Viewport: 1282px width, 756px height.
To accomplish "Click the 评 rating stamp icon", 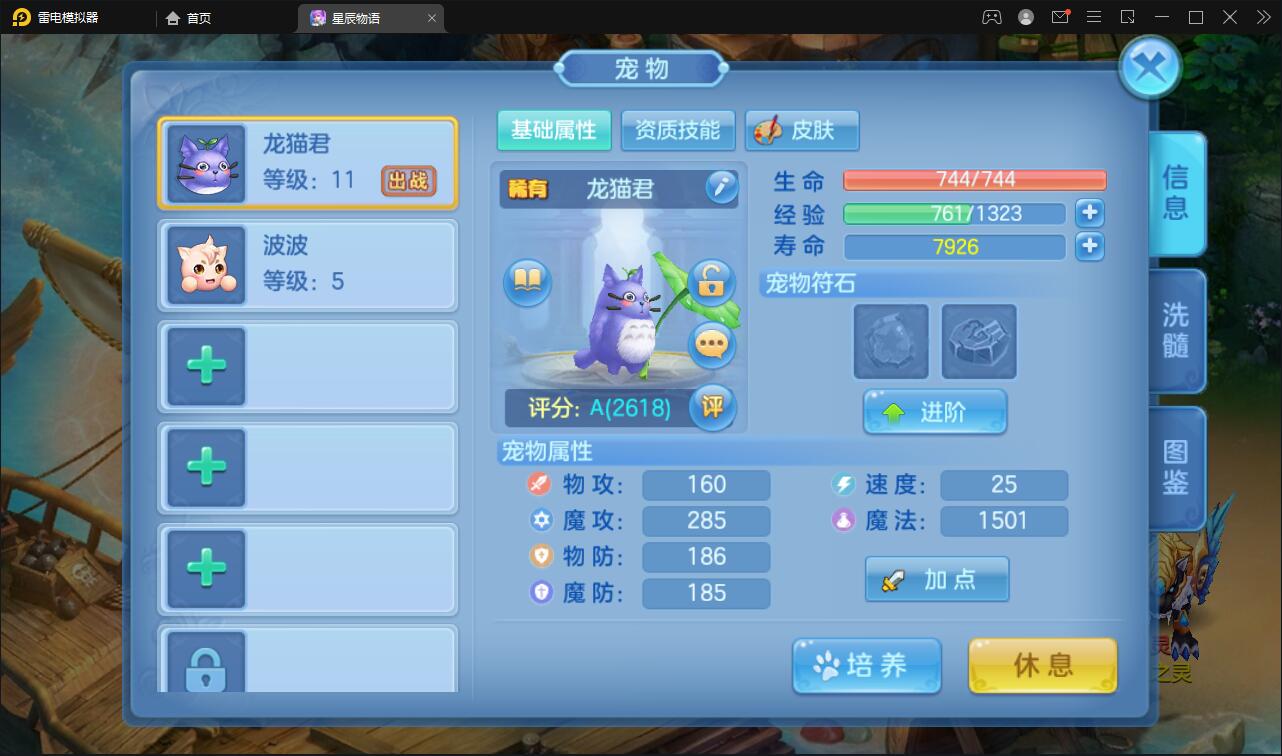I will point(712,408).
